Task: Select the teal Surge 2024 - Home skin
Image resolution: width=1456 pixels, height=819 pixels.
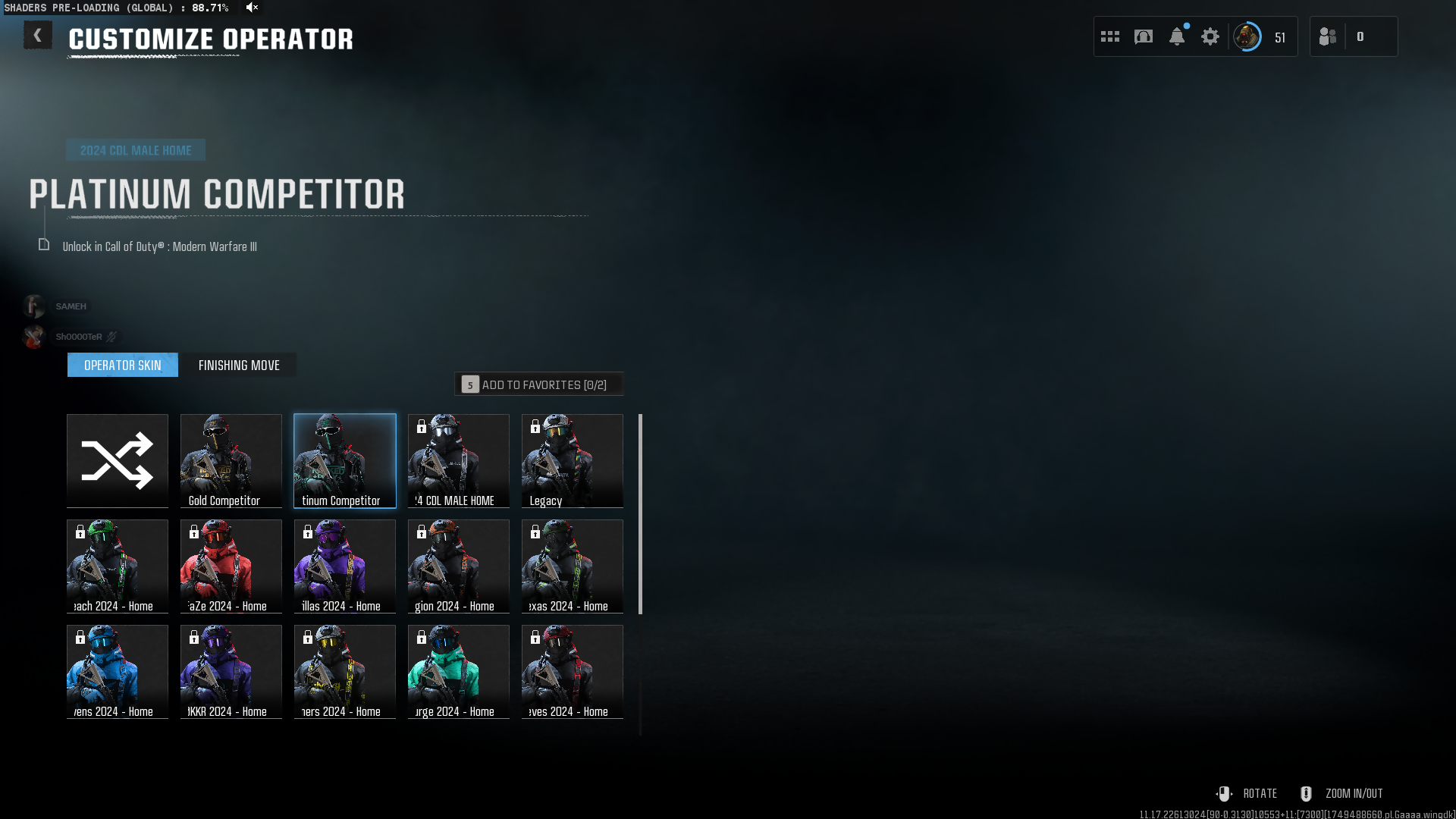Action: pos(459,671)
